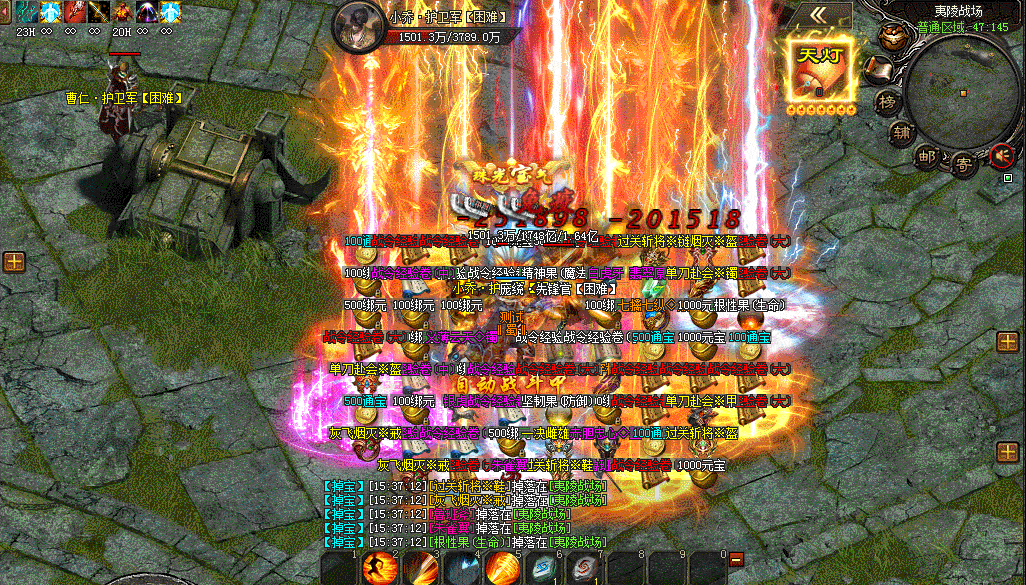Open the 辅 assist button
The height and width of the screenshot is (585, 1026).
pos(902,132)
